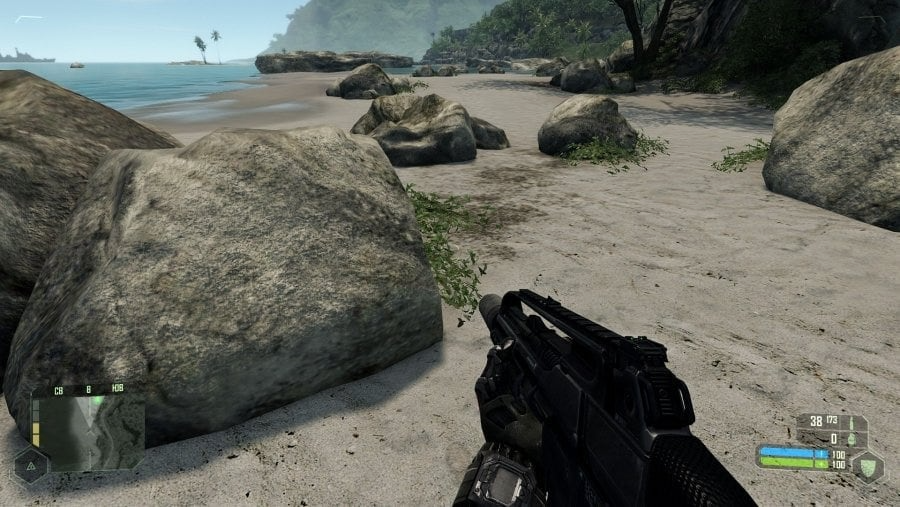The height and width of the screenshot is (507, 900).
Task: Select the grenade icon
Action: [852, 438]
